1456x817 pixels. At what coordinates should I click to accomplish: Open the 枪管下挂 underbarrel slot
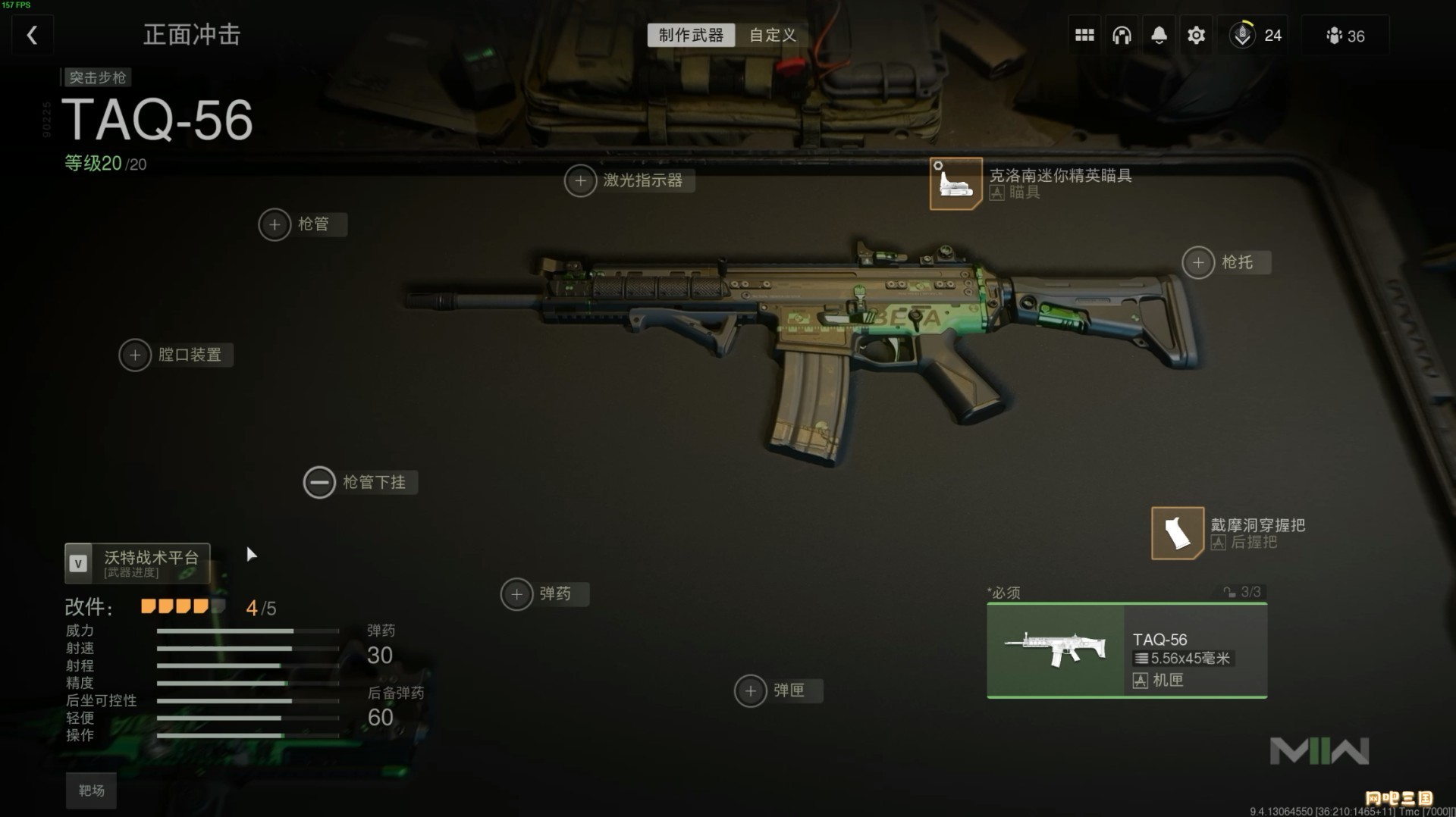[x=319, y=482]
